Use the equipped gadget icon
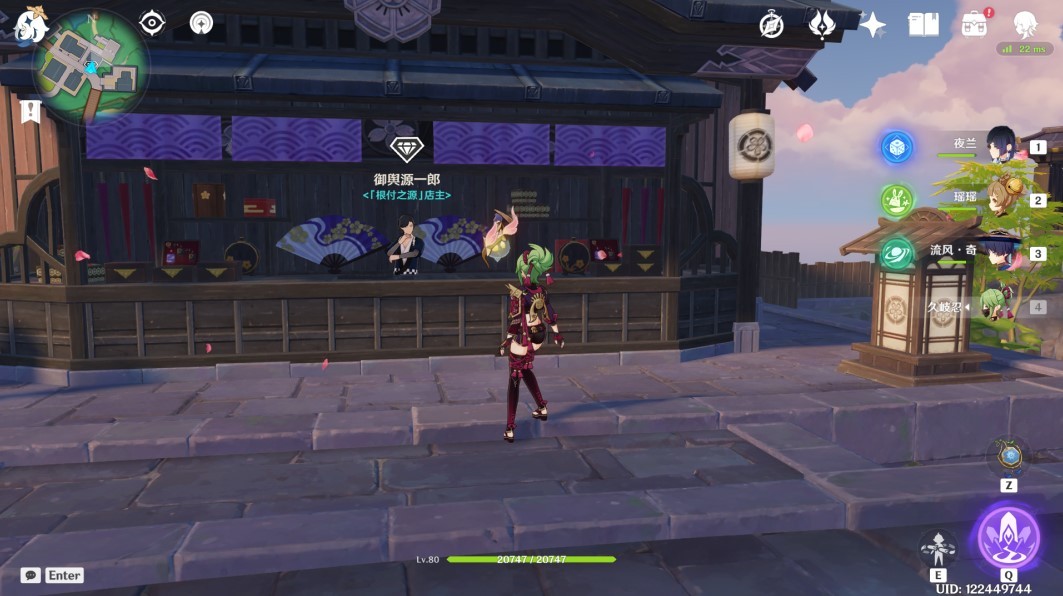 coord(1009,457)
